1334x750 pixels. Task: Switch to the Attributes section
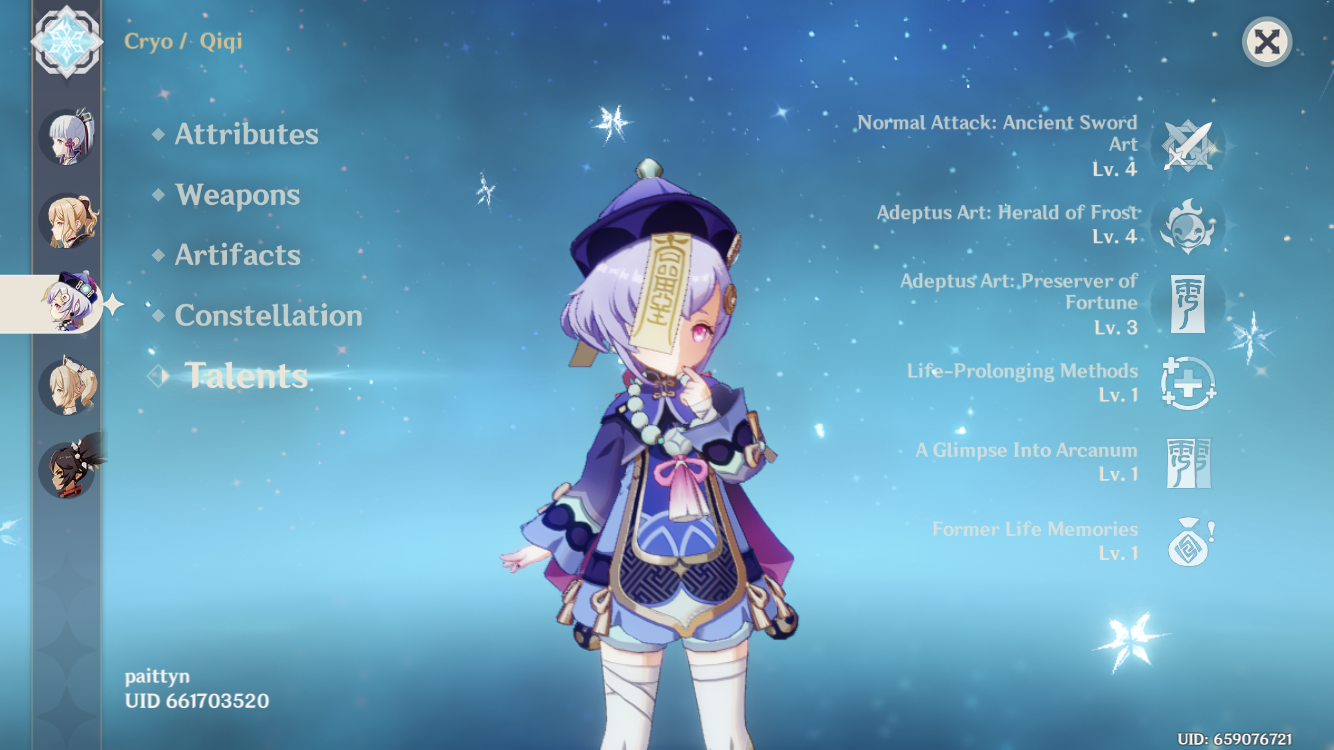click(x=246, y=134)
